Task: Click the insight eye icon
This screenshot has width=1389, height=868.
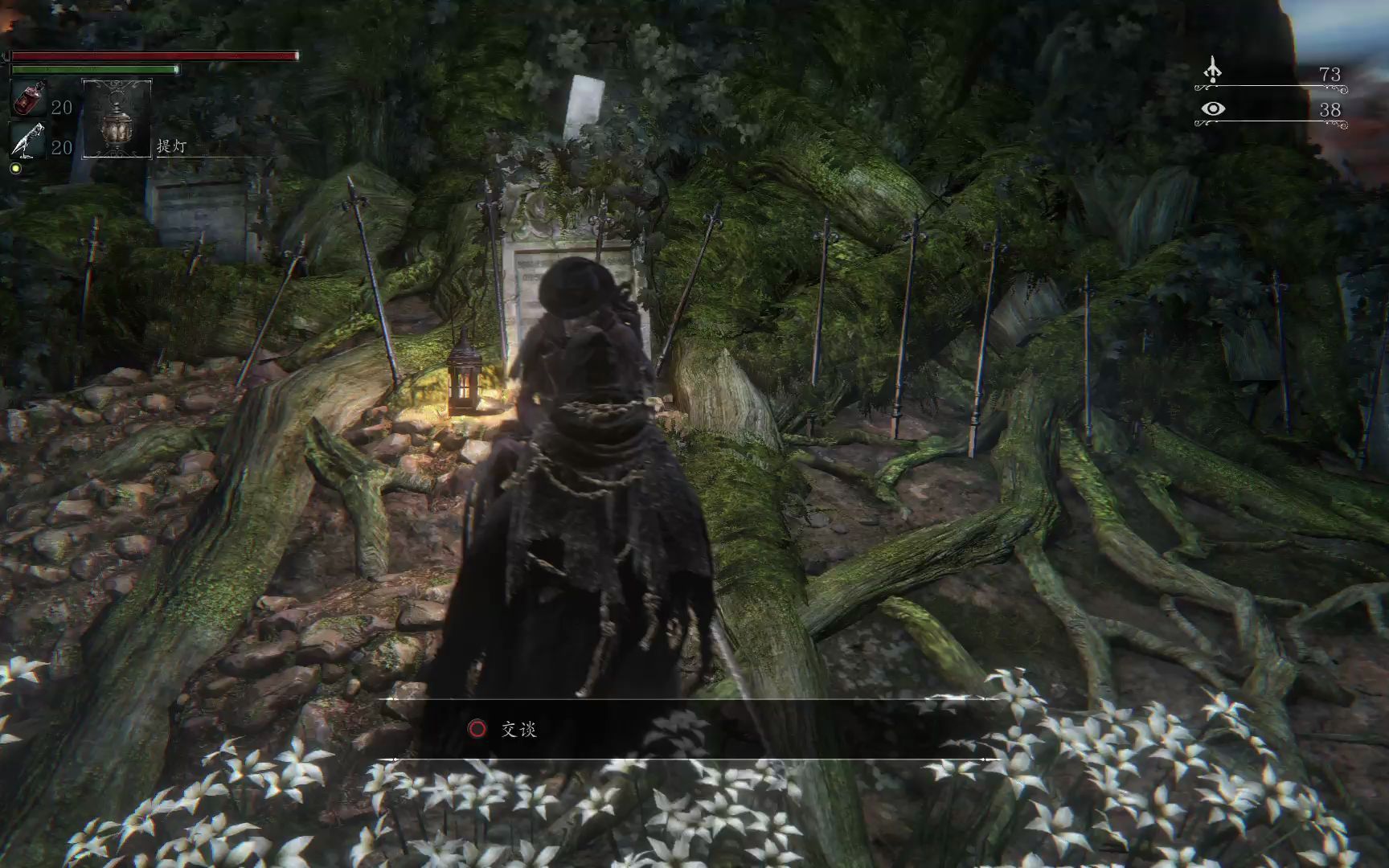Action: (1213, 108)
